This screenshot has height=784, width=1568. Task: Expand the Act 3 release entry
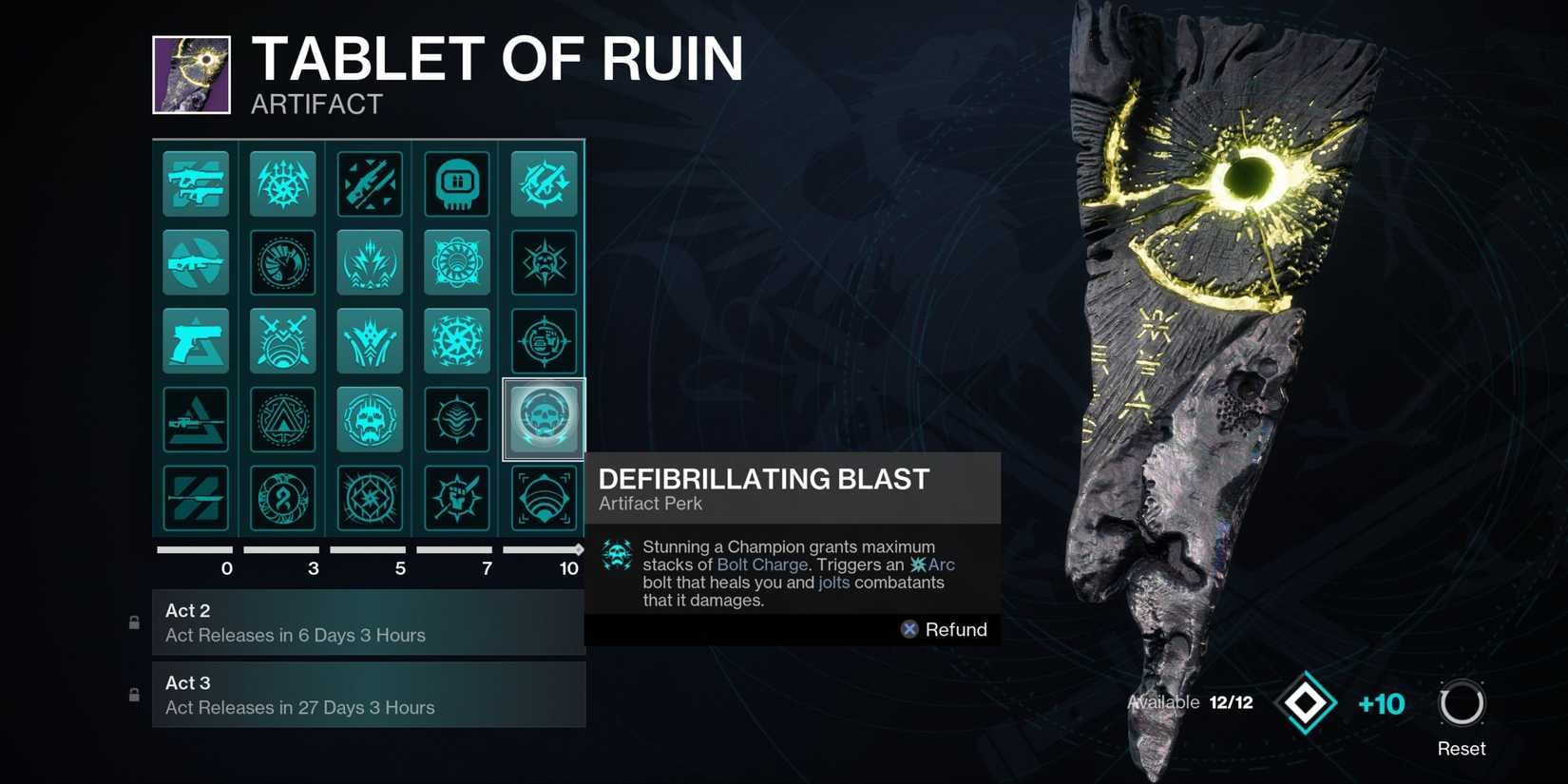(370, 694)
